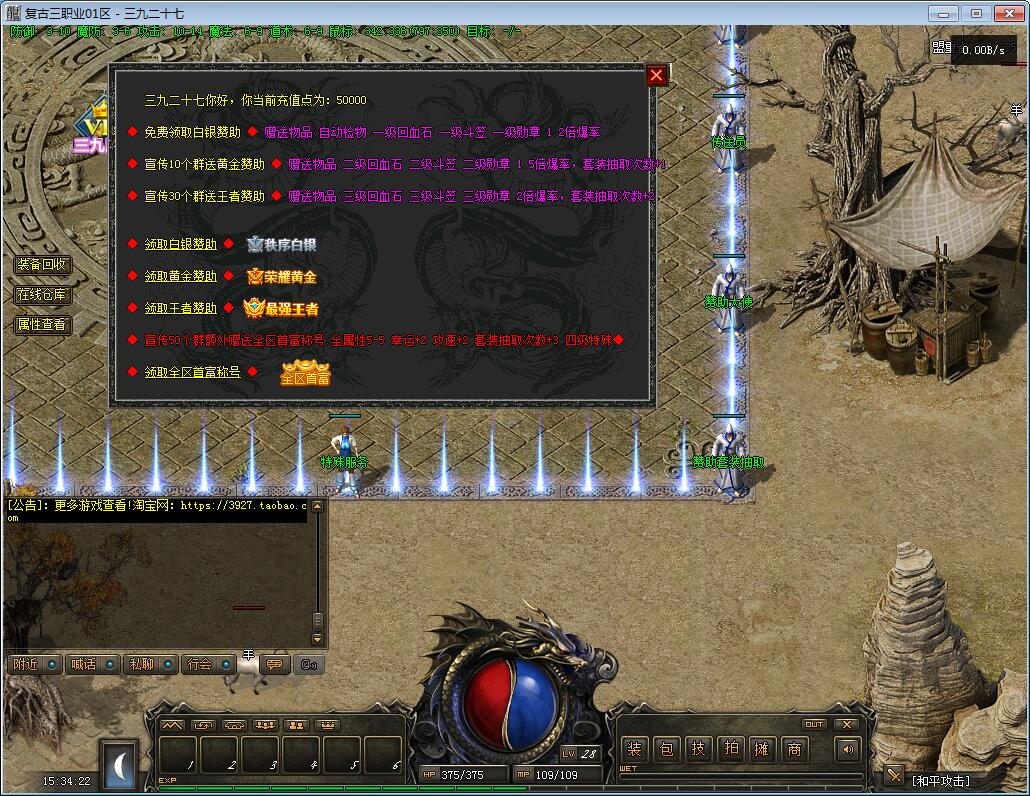
Task: Open equipment recycling (装备回收)
Action: (42, 265)
